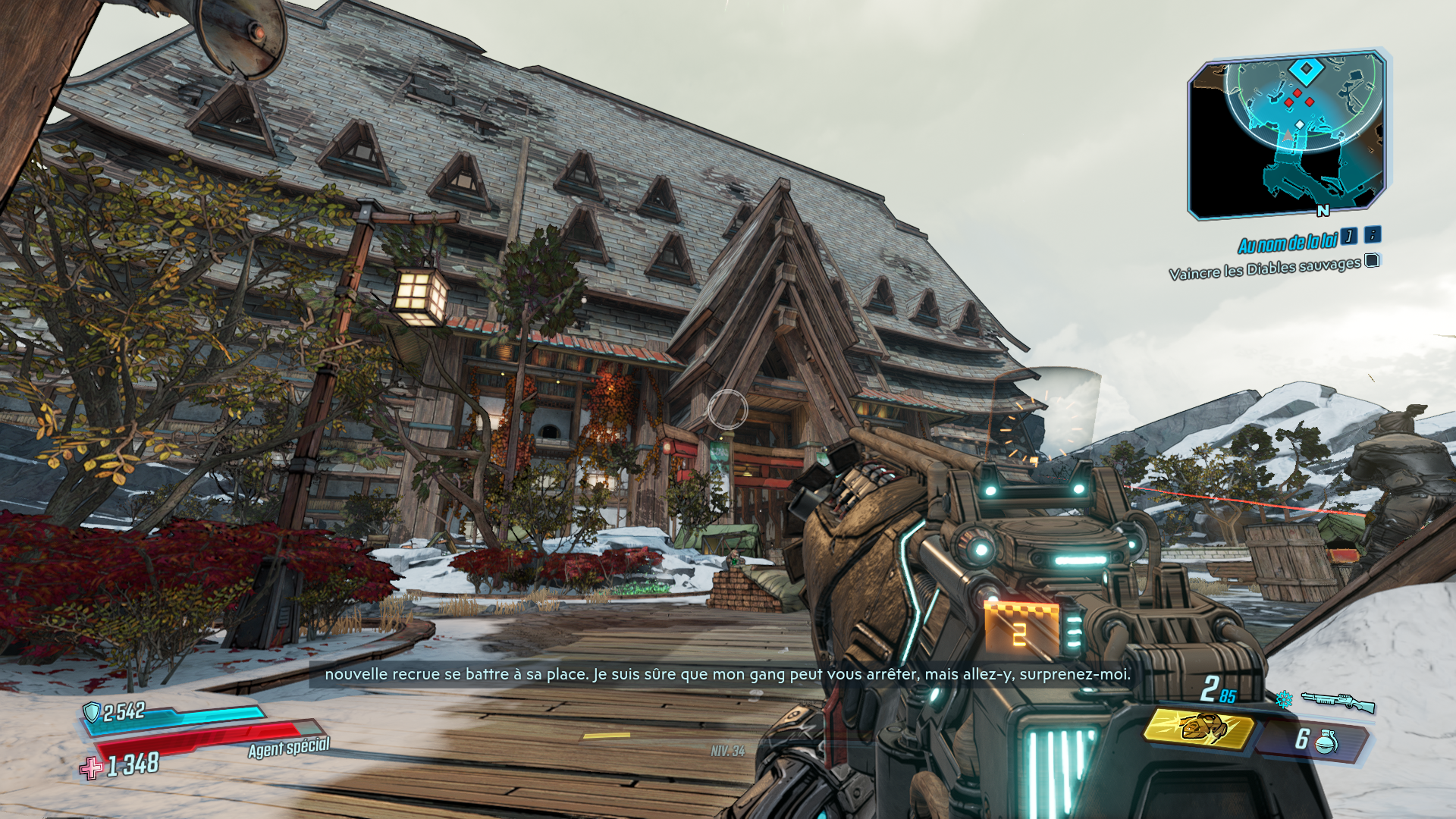
Task: Select the grenade icon
Action: tap(1326, 741)
